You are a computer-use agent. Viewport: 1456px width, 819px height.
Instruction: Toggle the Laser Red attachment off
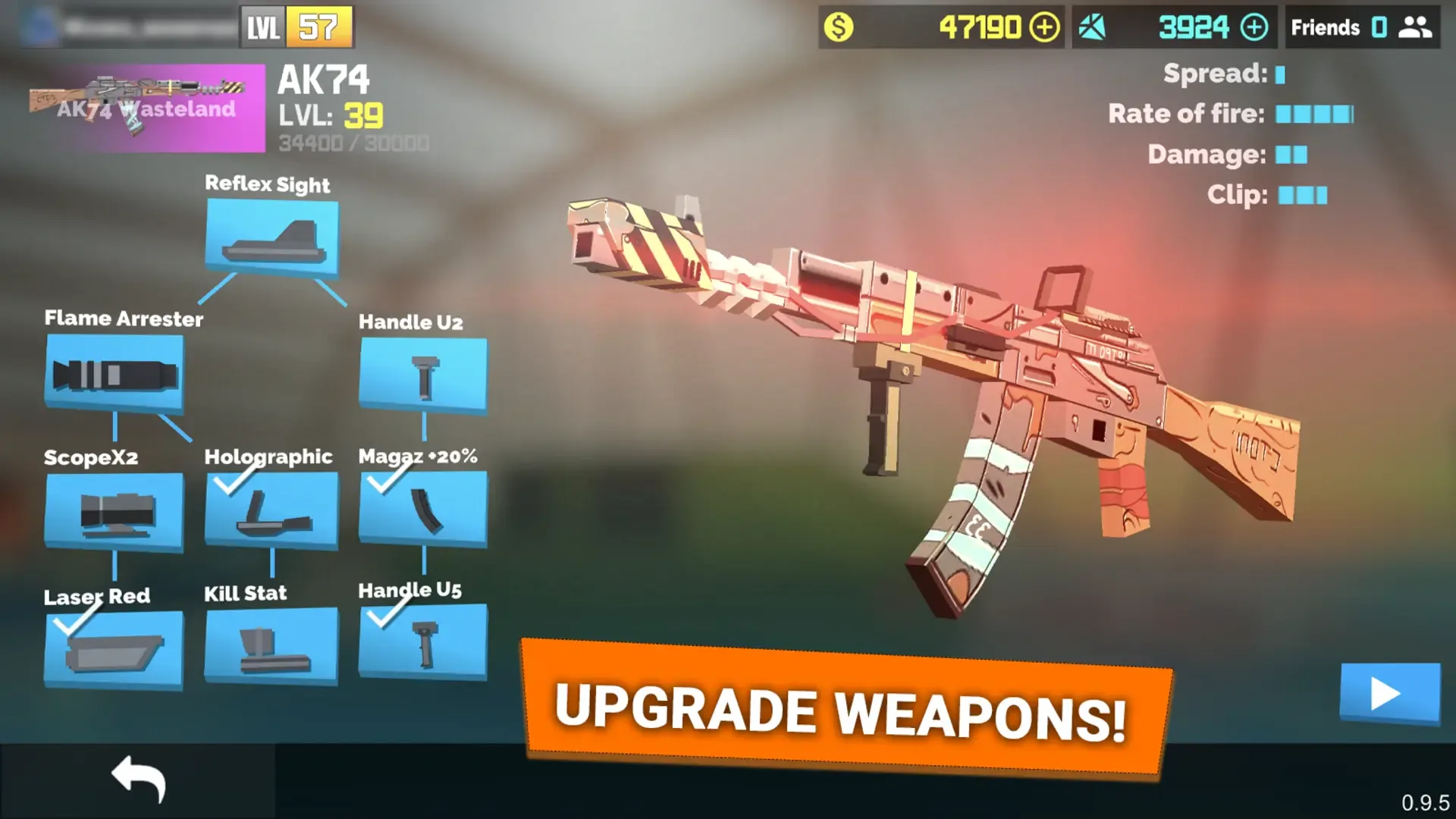[x=114, y=648]
